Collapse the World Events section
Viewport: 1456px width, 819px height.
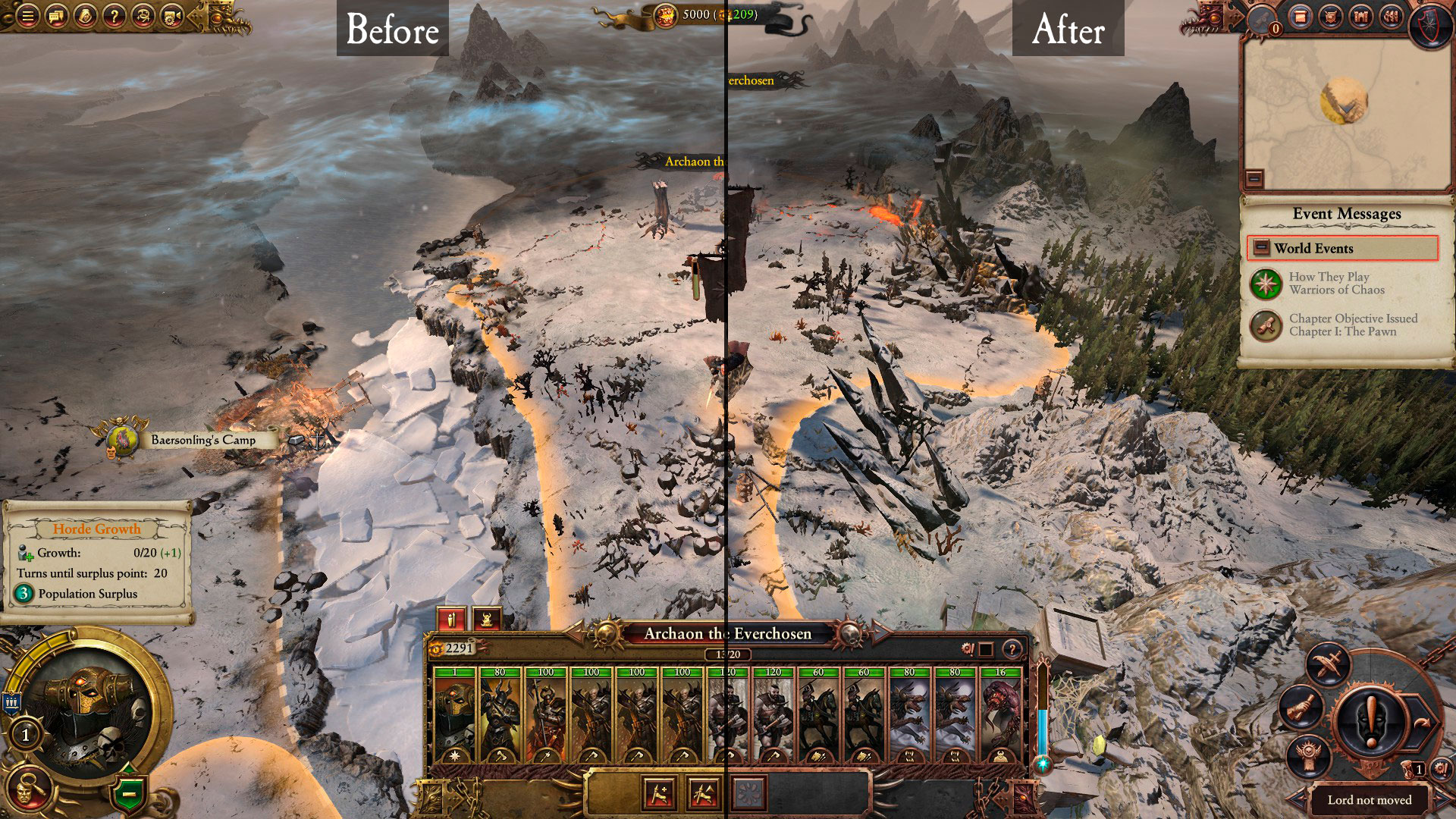[1261, 248]
